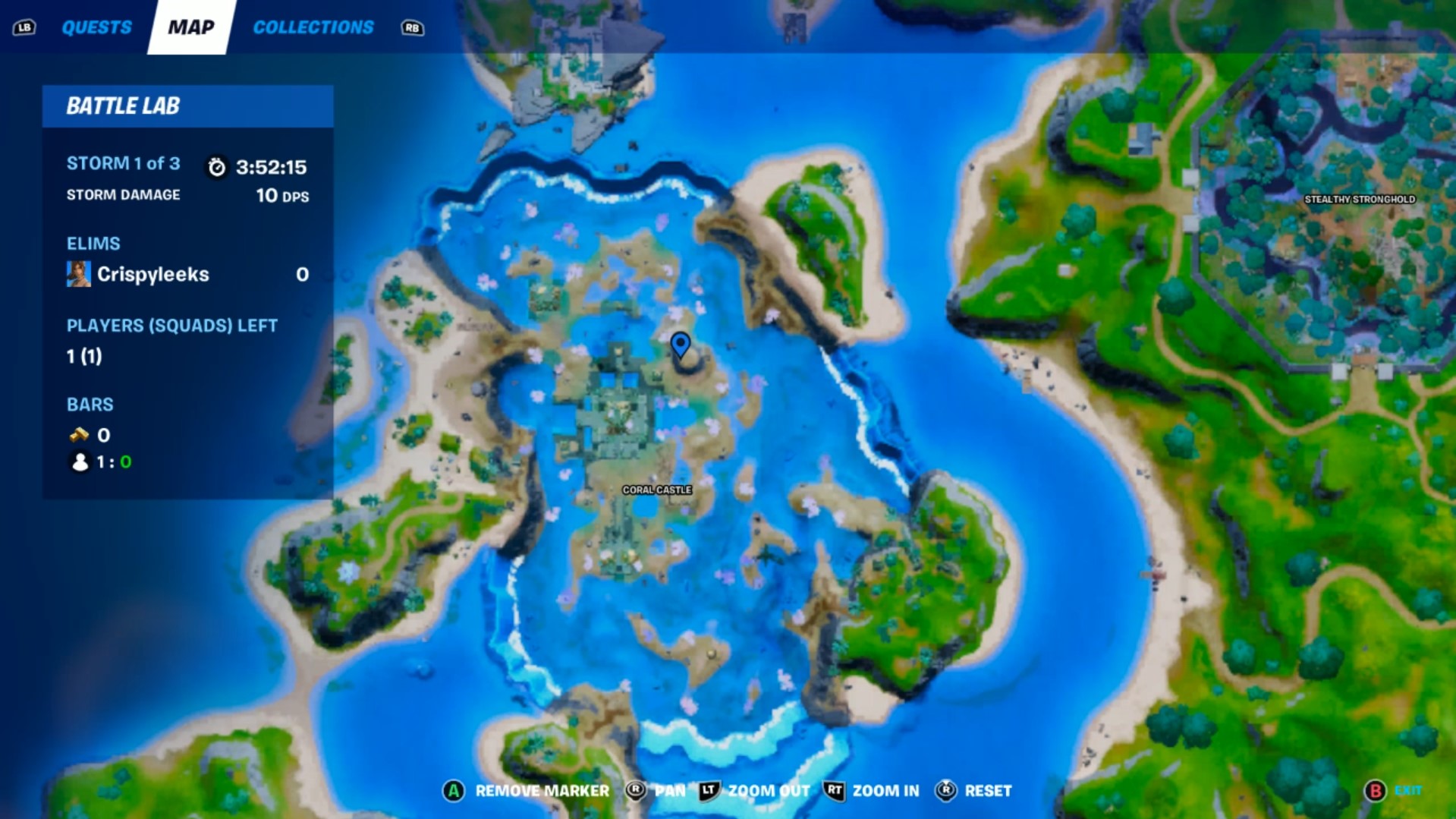Open the Collections tab
The image size is (1456, 819).
pos(312,27)
